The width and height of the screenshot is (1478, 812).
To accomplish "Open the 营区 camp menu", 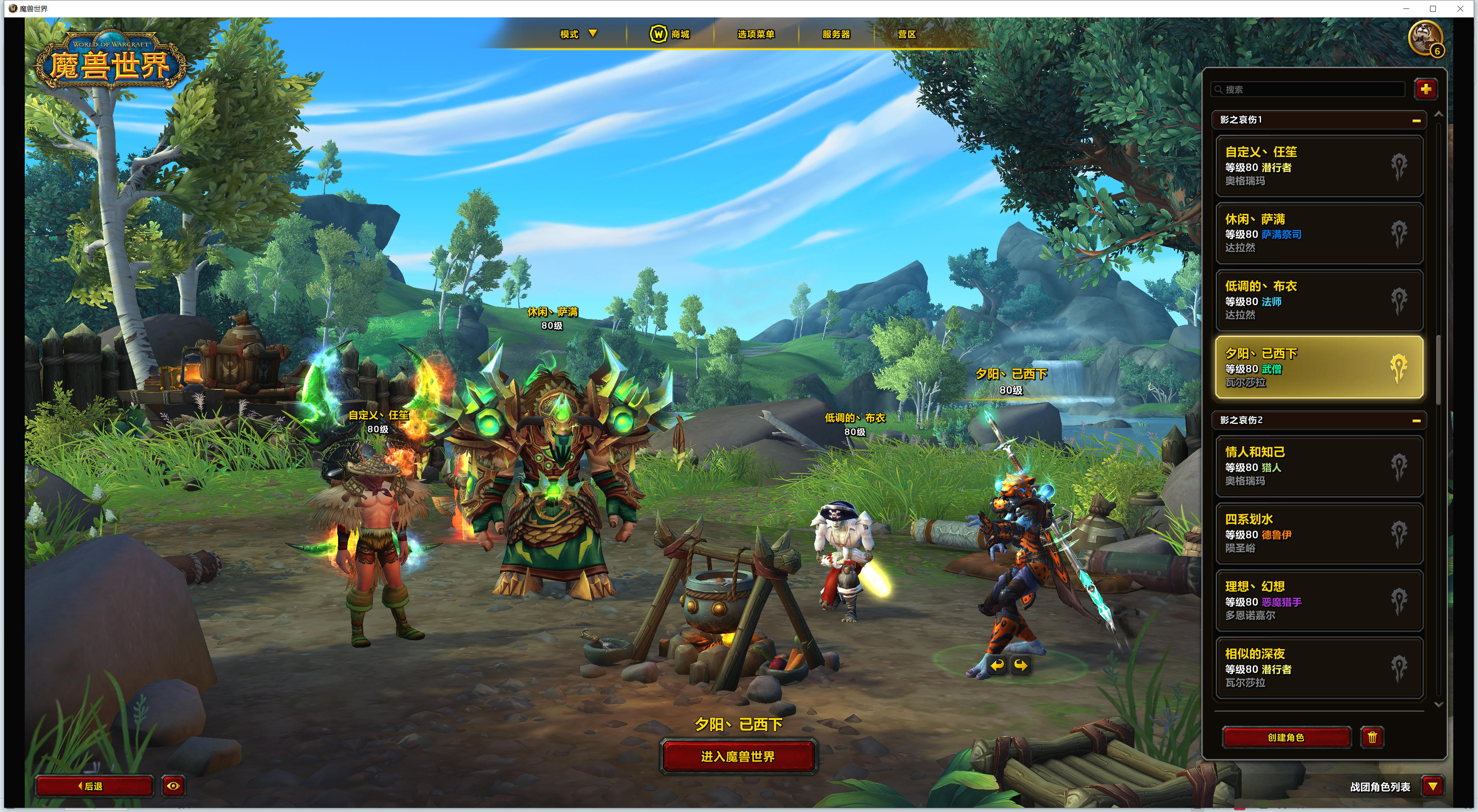I will 907,34.
